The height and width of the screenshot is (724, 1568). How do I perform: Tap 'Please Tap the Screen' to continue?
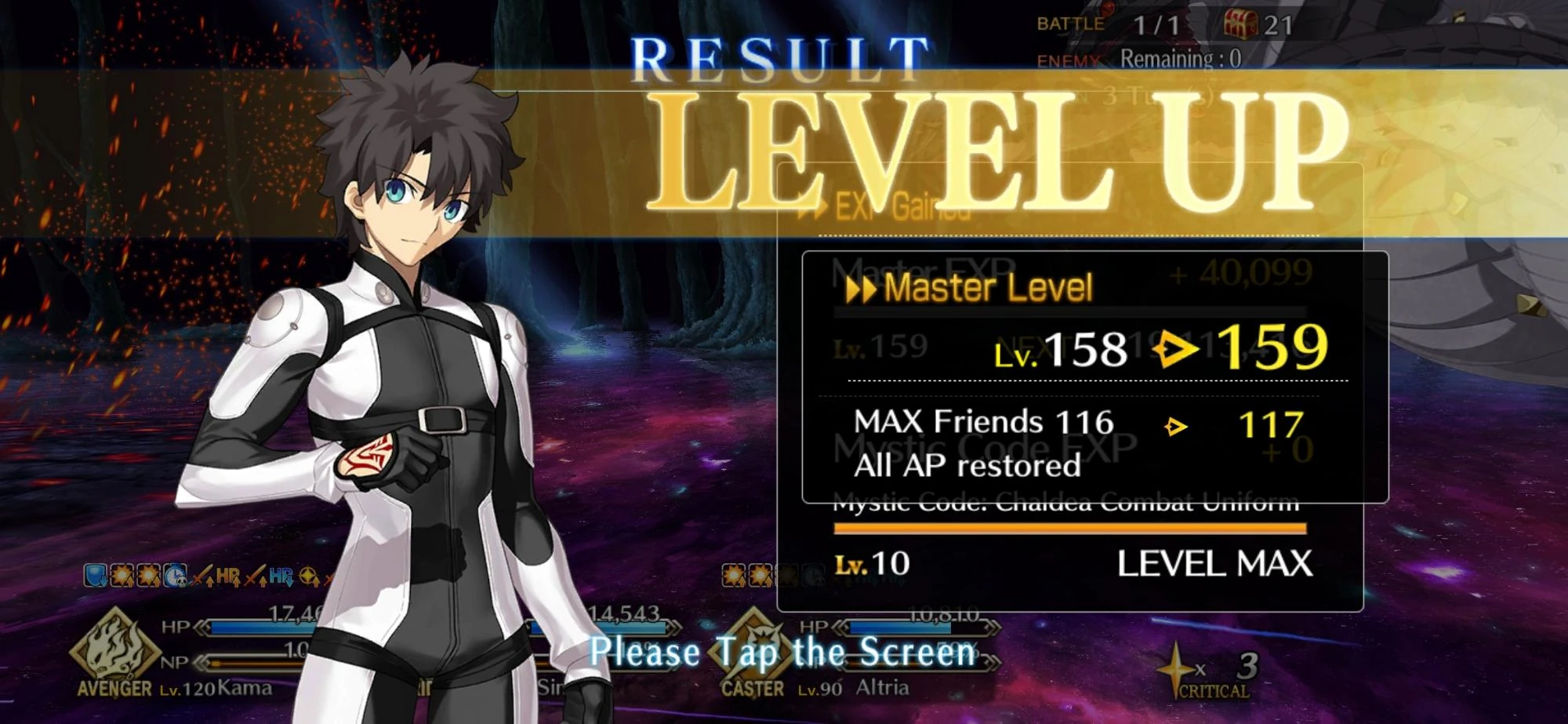click(784, 651)
